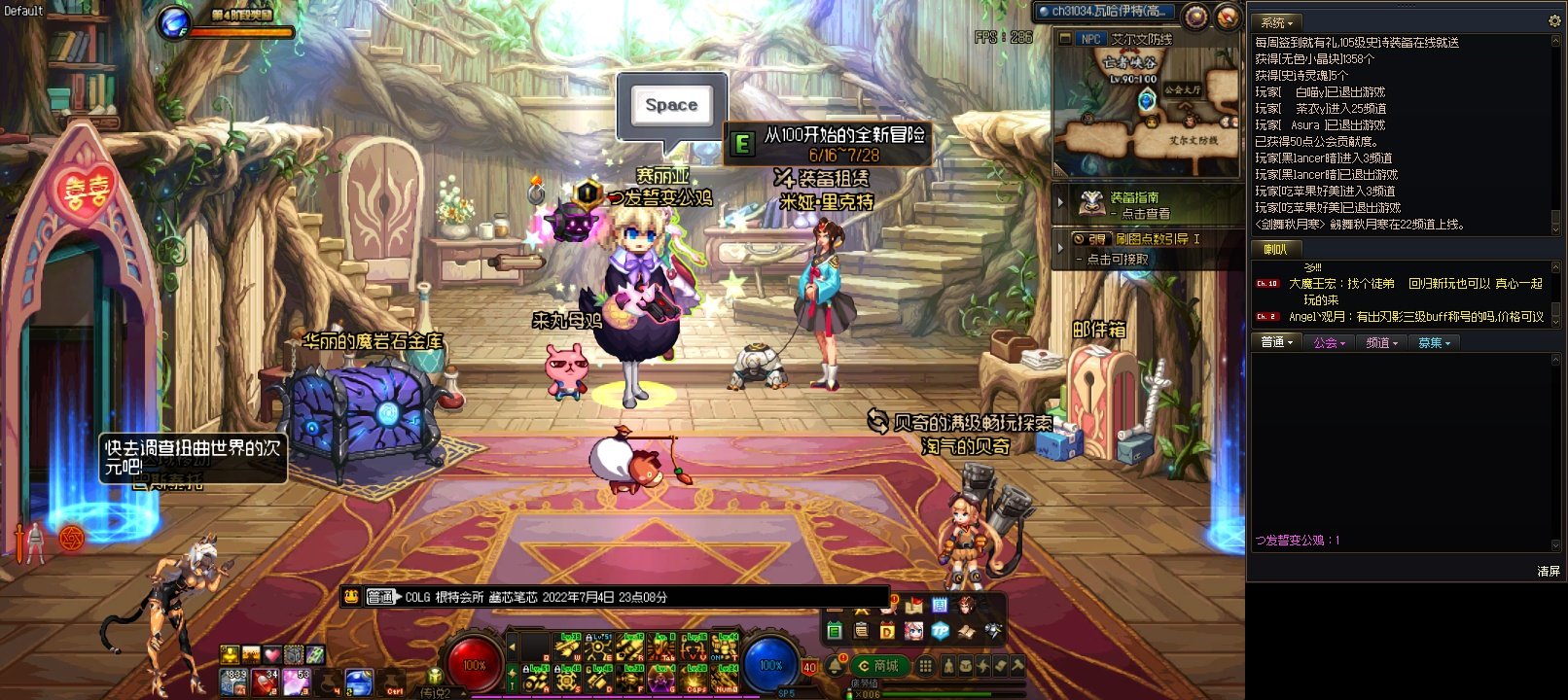Open the nine-dot grid menu button
The image size is (1568, 700).
[926, 666]
